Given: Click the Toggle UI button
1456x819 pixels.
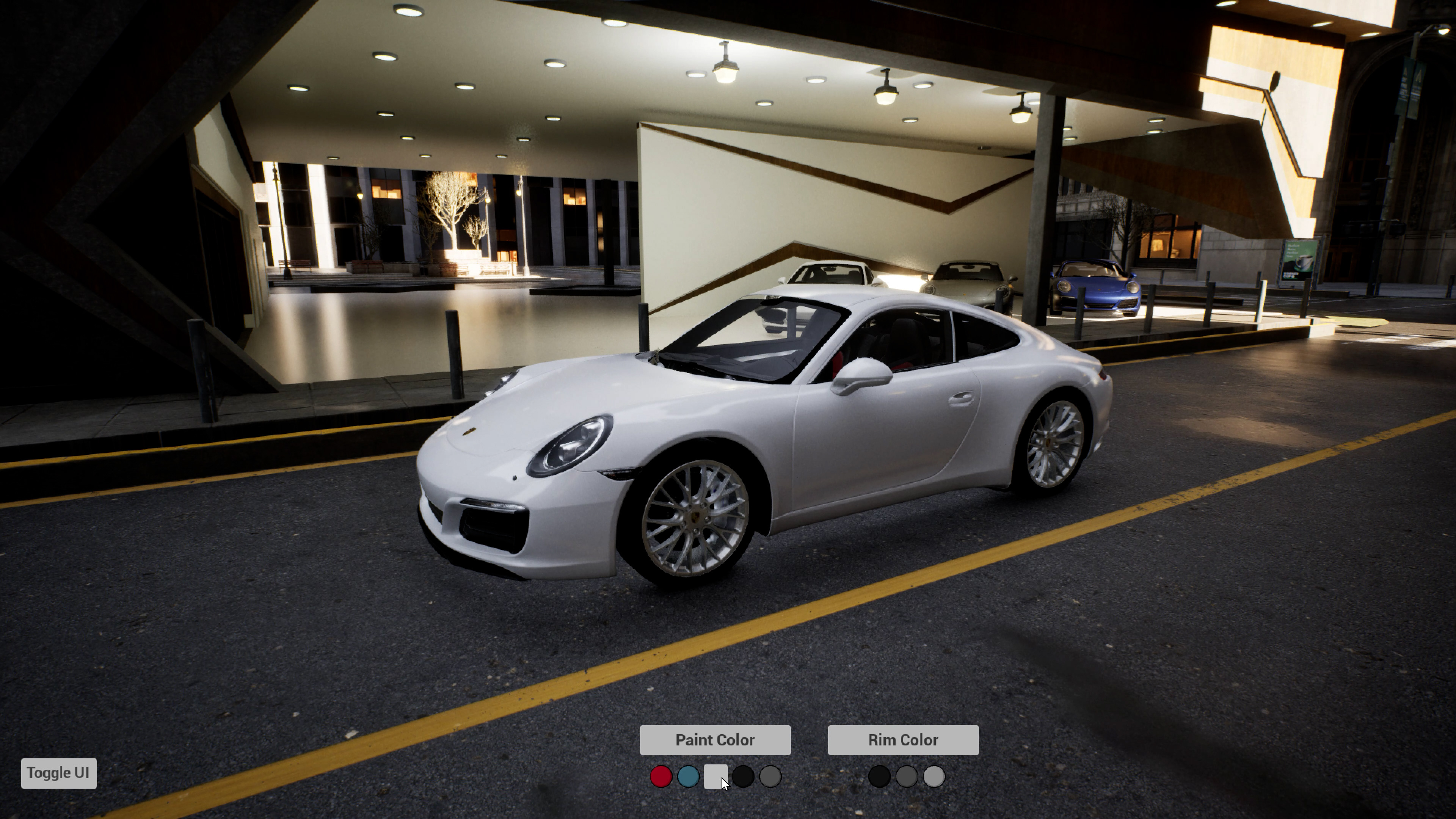Looking at the screenshot, I should [x=59, y=773].
